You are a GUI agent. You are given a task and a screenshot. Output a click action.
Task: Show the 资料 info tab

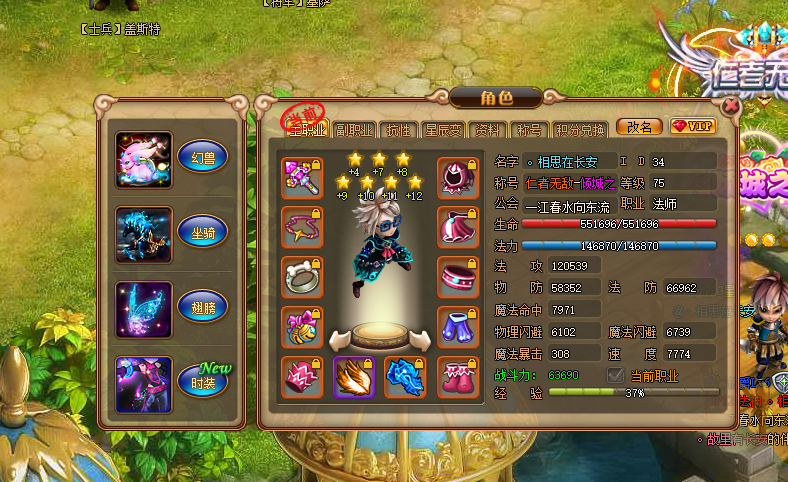[487, 129]
